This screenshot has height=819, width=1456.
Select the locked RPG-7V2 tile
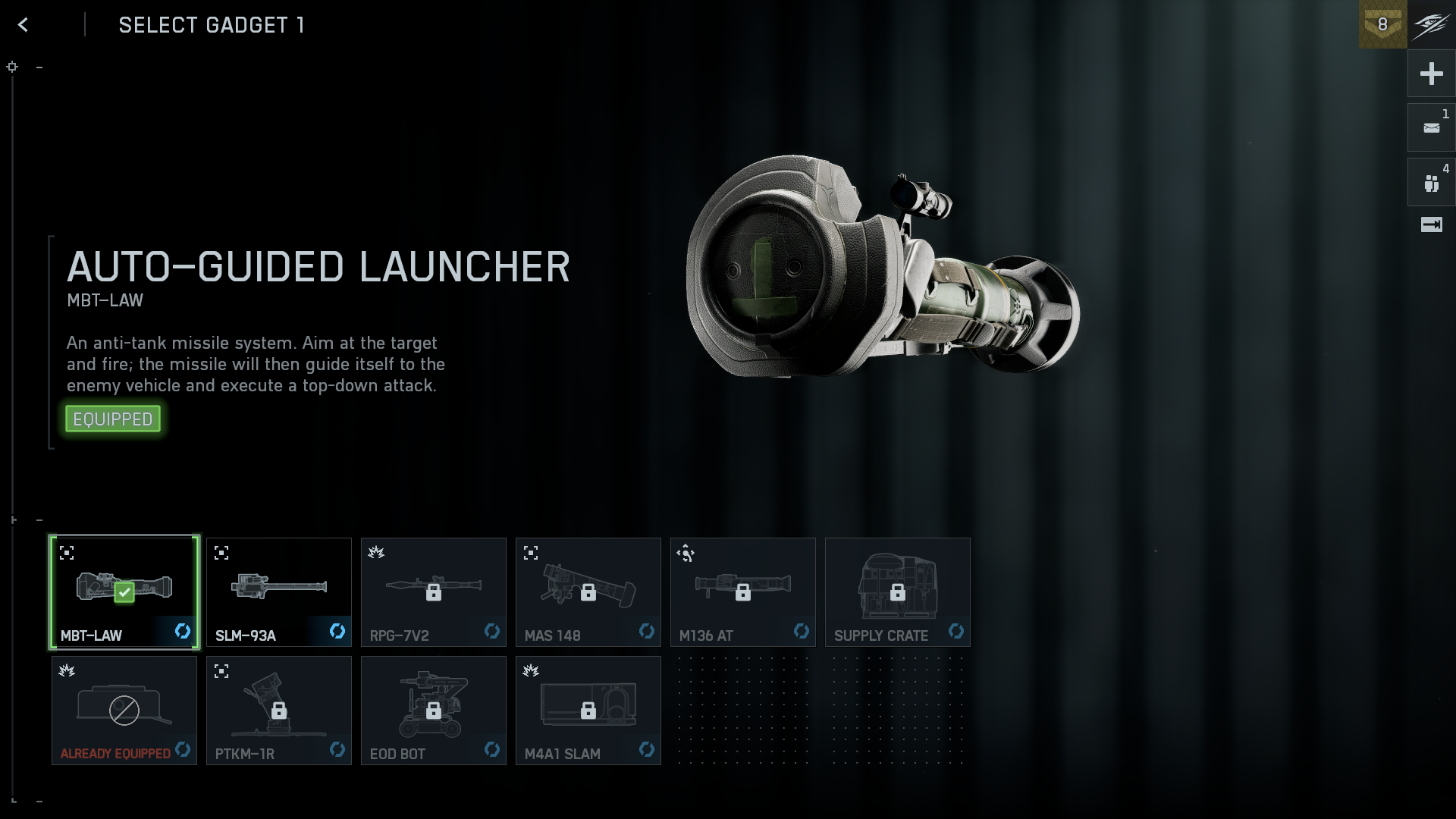pos(434,591)
